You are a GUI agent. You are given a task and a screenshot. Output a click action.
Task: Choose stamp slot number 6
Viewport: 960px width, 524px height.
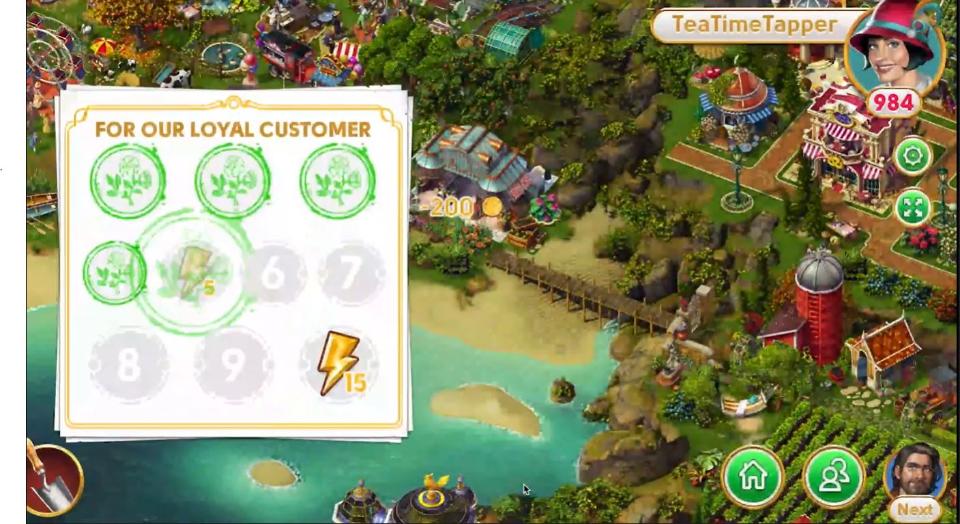point(274,273)
